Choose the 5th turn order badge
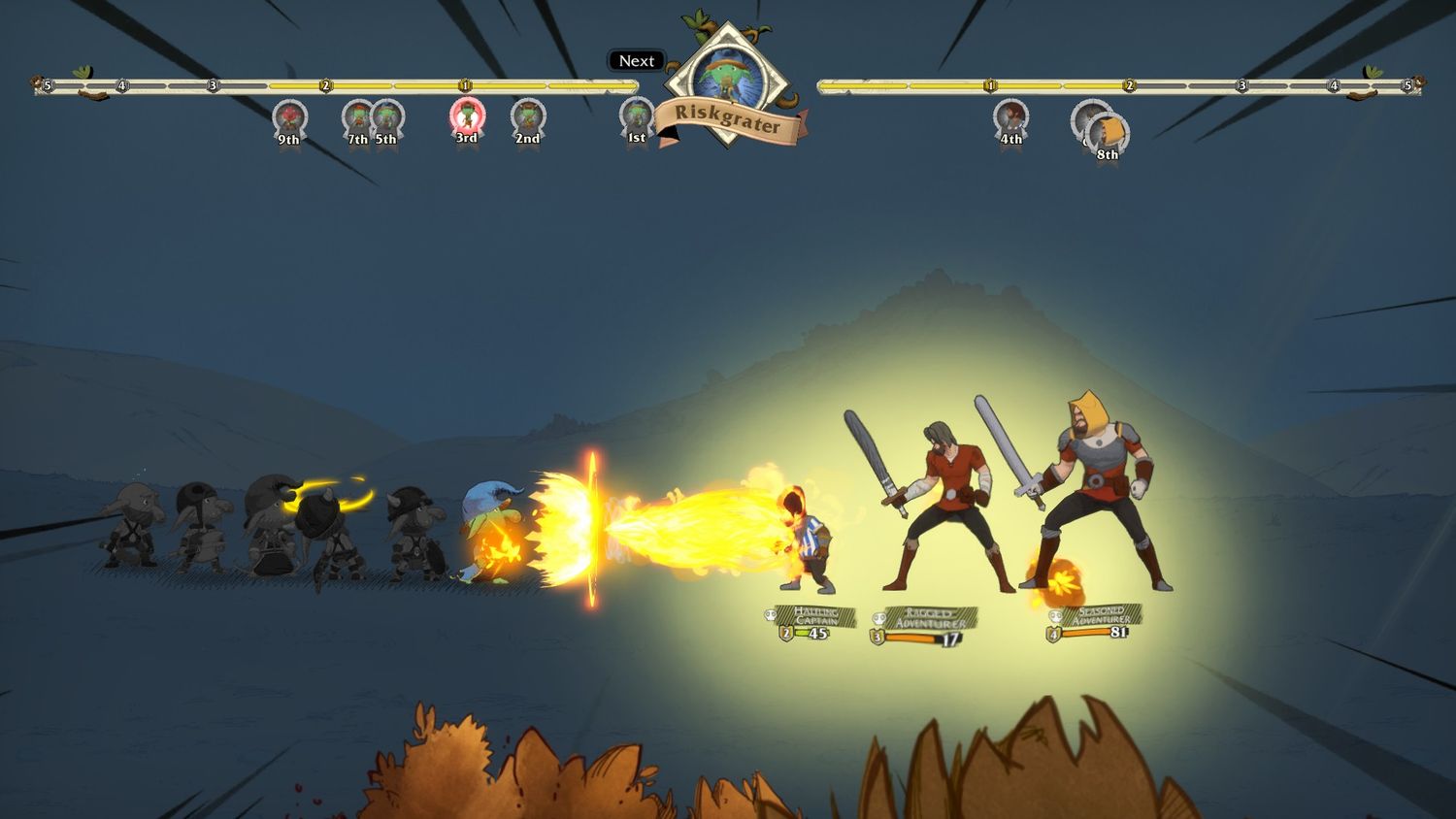The image size is (1456, 819). (x=387, y=118)
